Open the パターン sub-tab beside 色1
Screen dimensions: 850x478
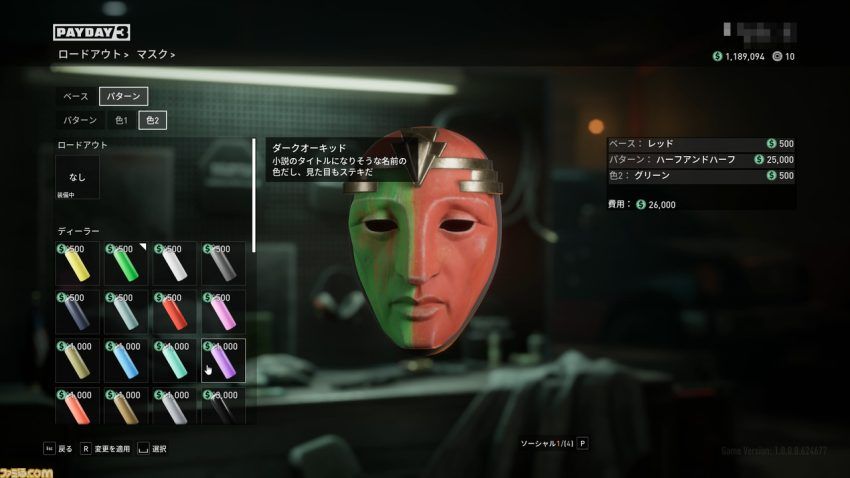(80, 120)
